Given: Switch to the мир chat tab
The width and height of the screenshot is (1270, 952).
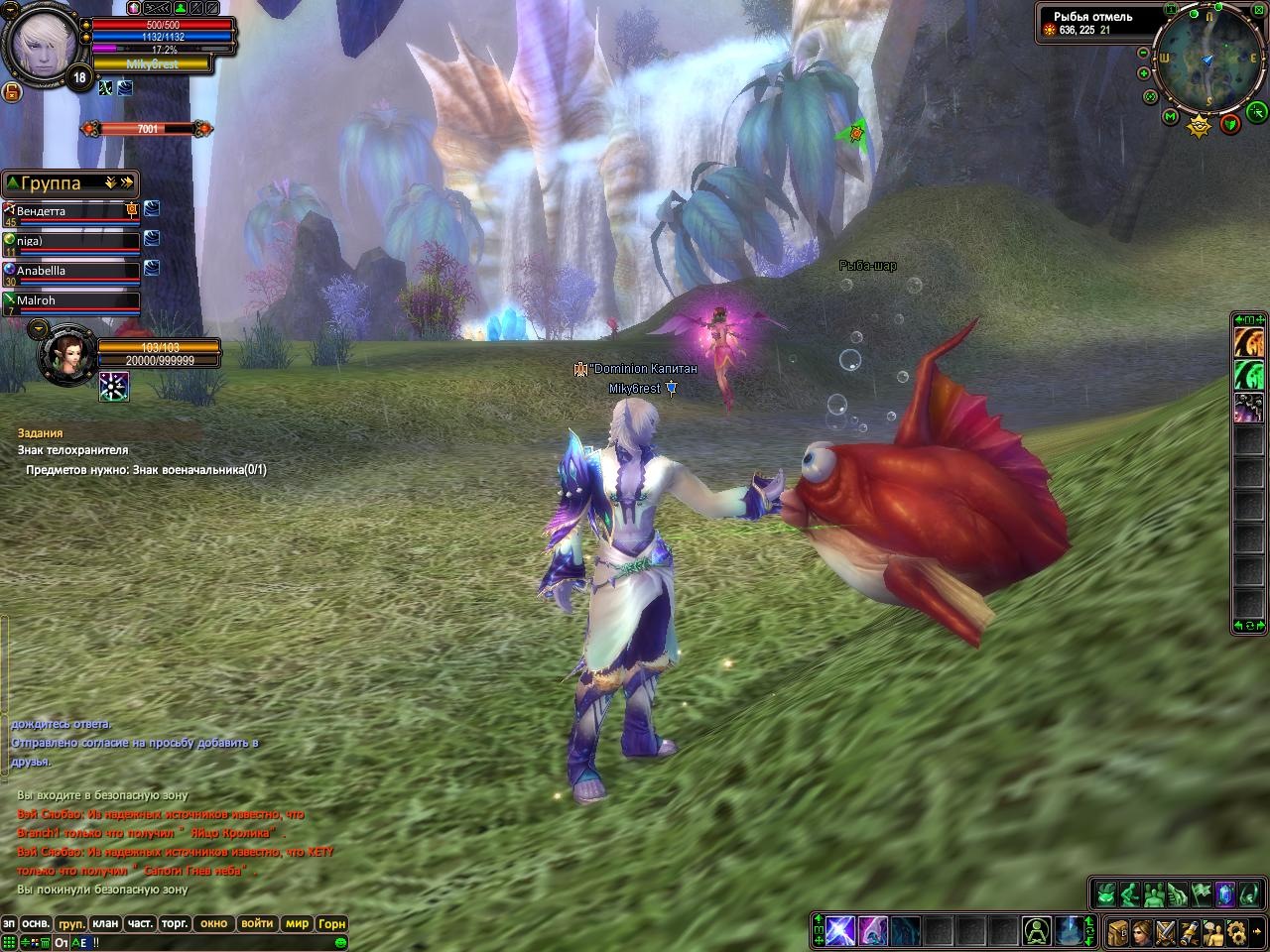Looking at the screenshot, I should click(x=297, y=923).
